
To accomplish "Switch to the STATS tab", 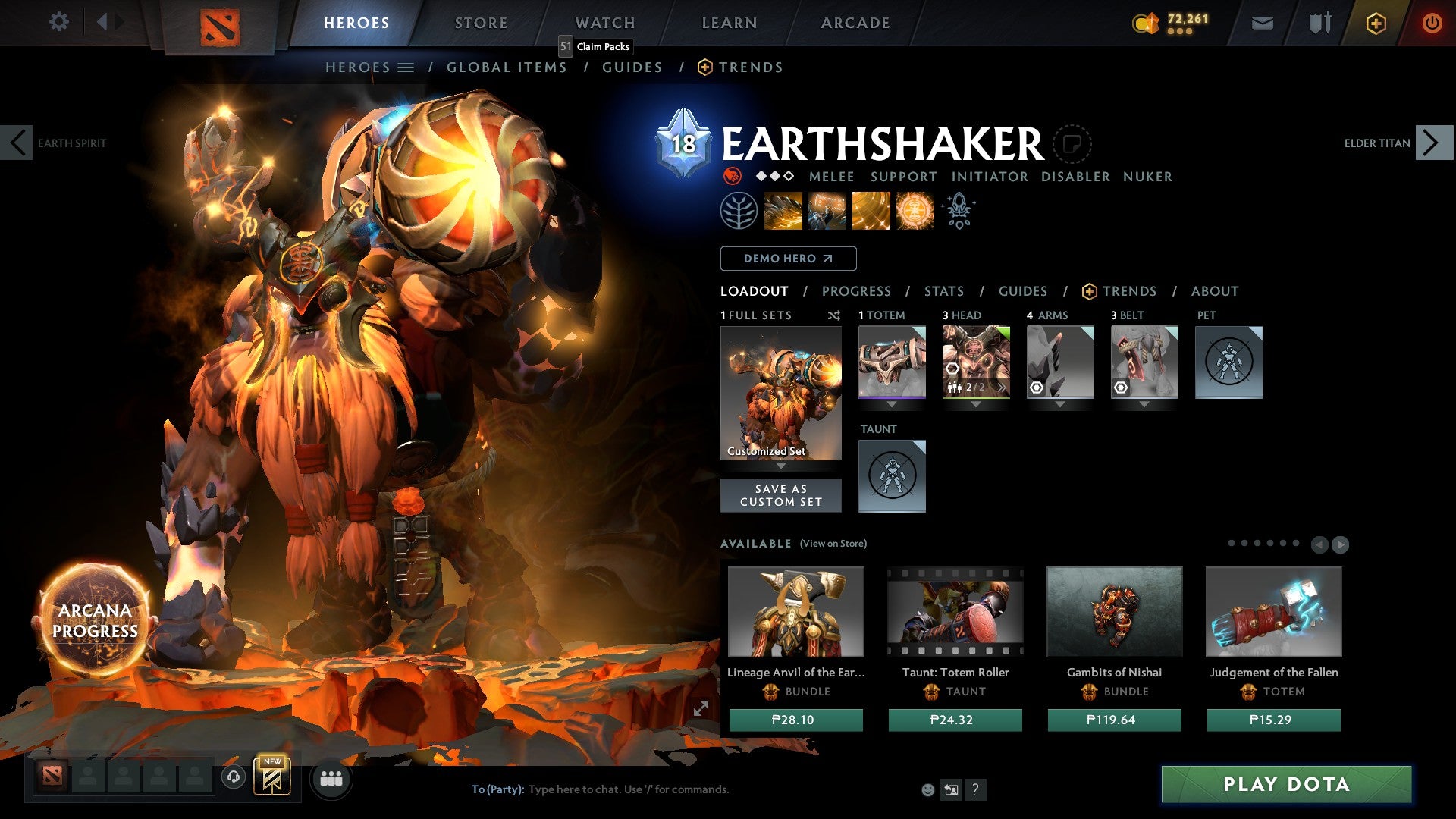I will click(943, 290).
